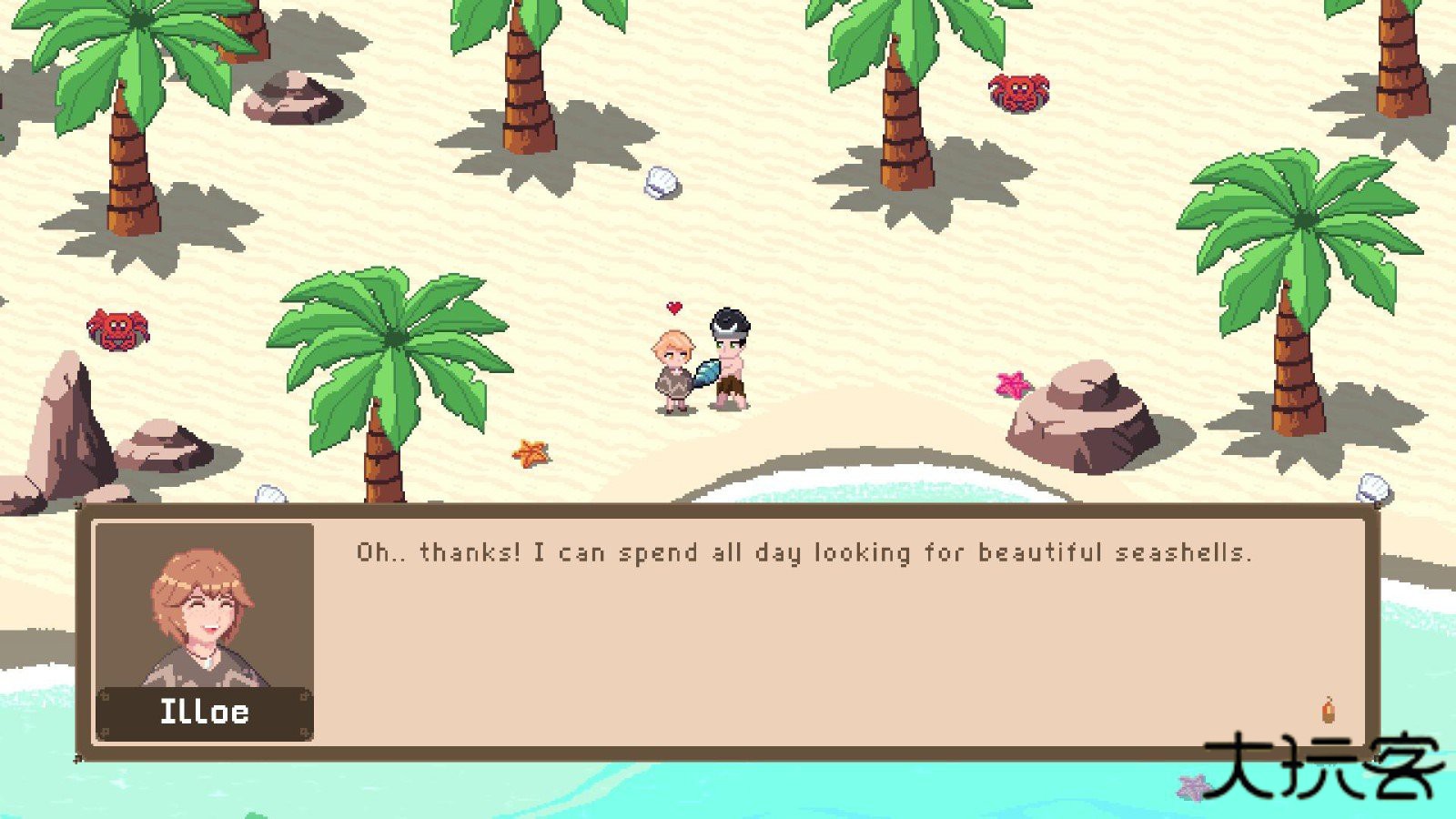Advance dialogue with the lantern continue icon
Viewport: 1456px width, 819px height.
point(1329,710)
